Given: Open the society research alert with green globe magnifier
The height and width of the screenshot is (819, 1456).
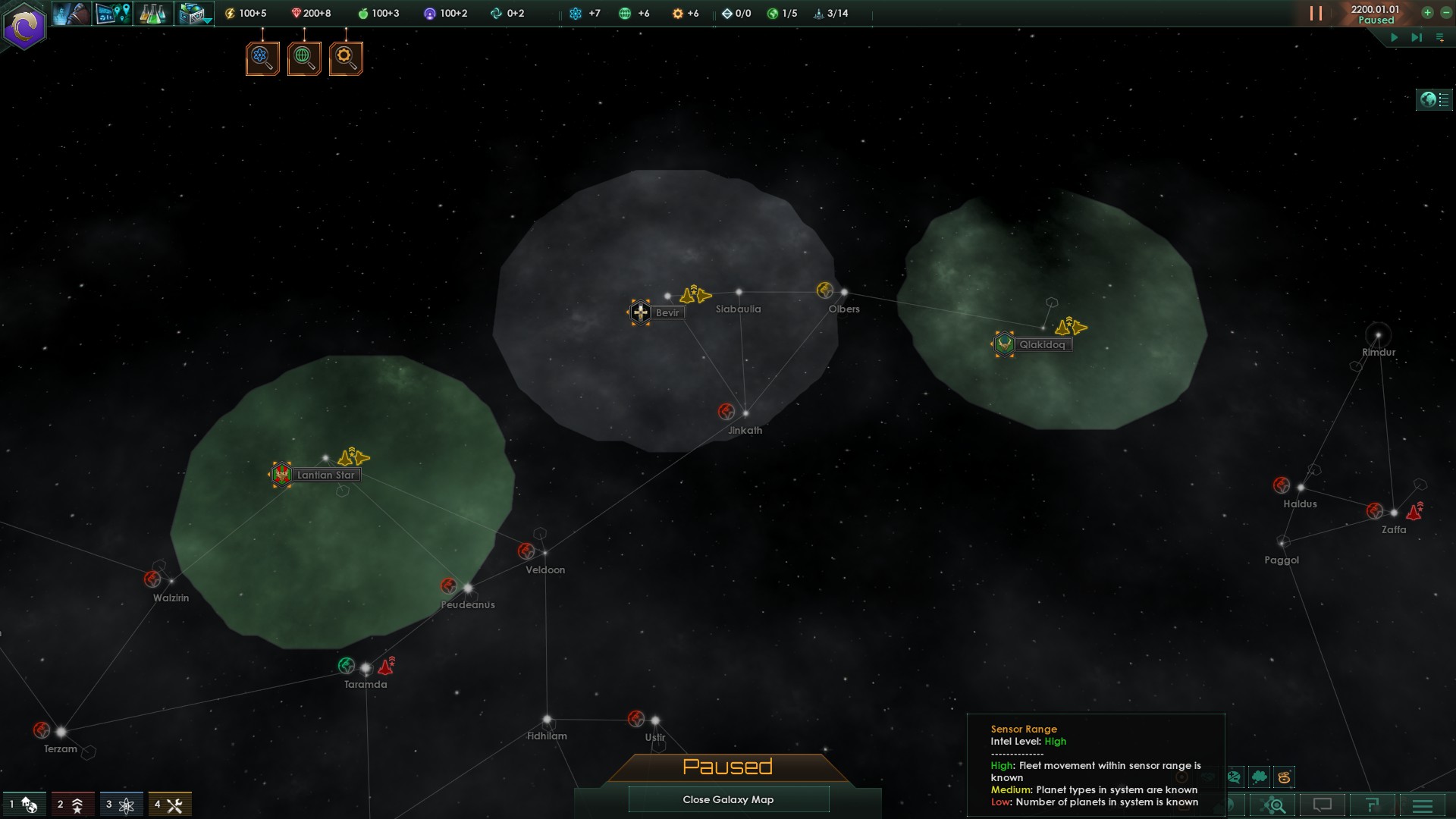Looking at the screenshot, I should point(304,57).
